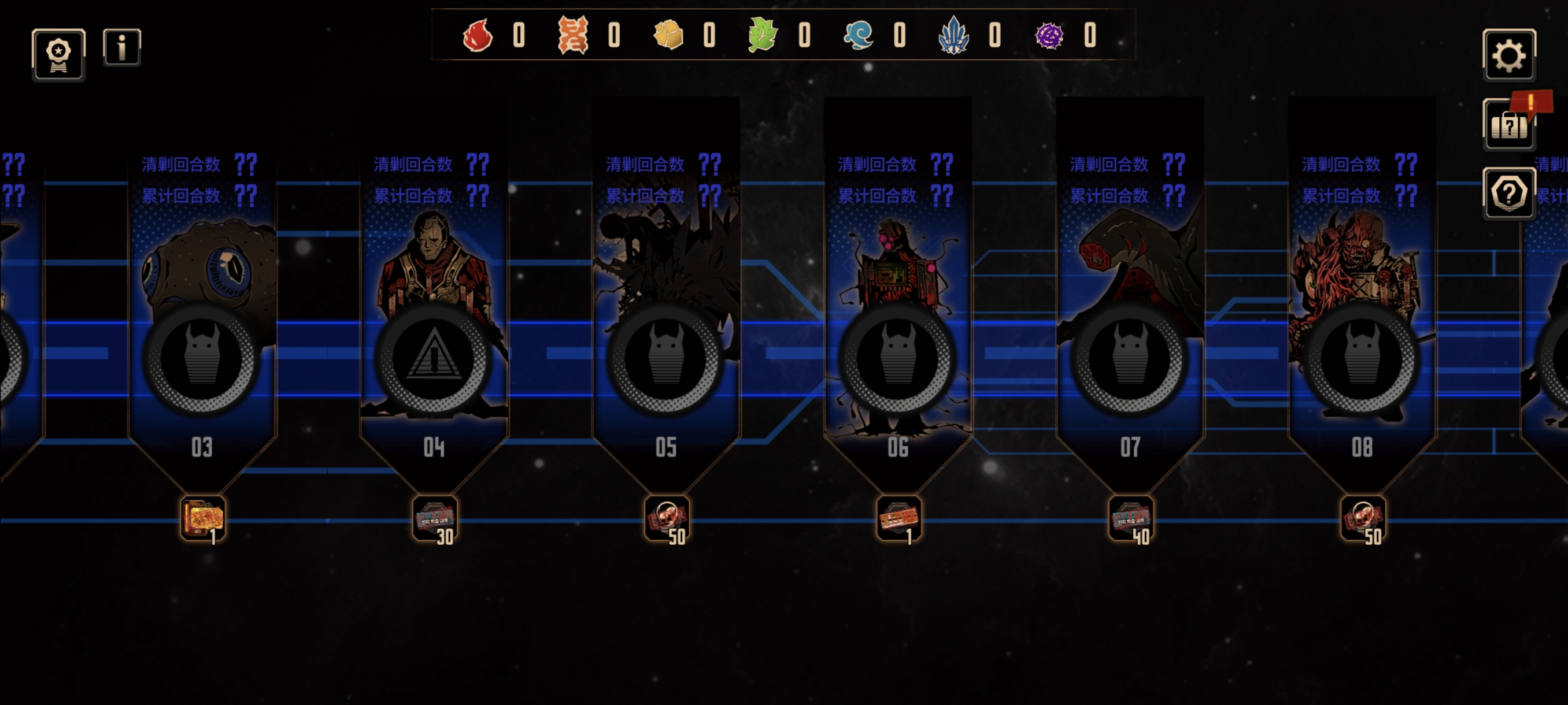1568x705 pixels.
Task: View stage 06 ticket reward icon
Action: [898, 519]
